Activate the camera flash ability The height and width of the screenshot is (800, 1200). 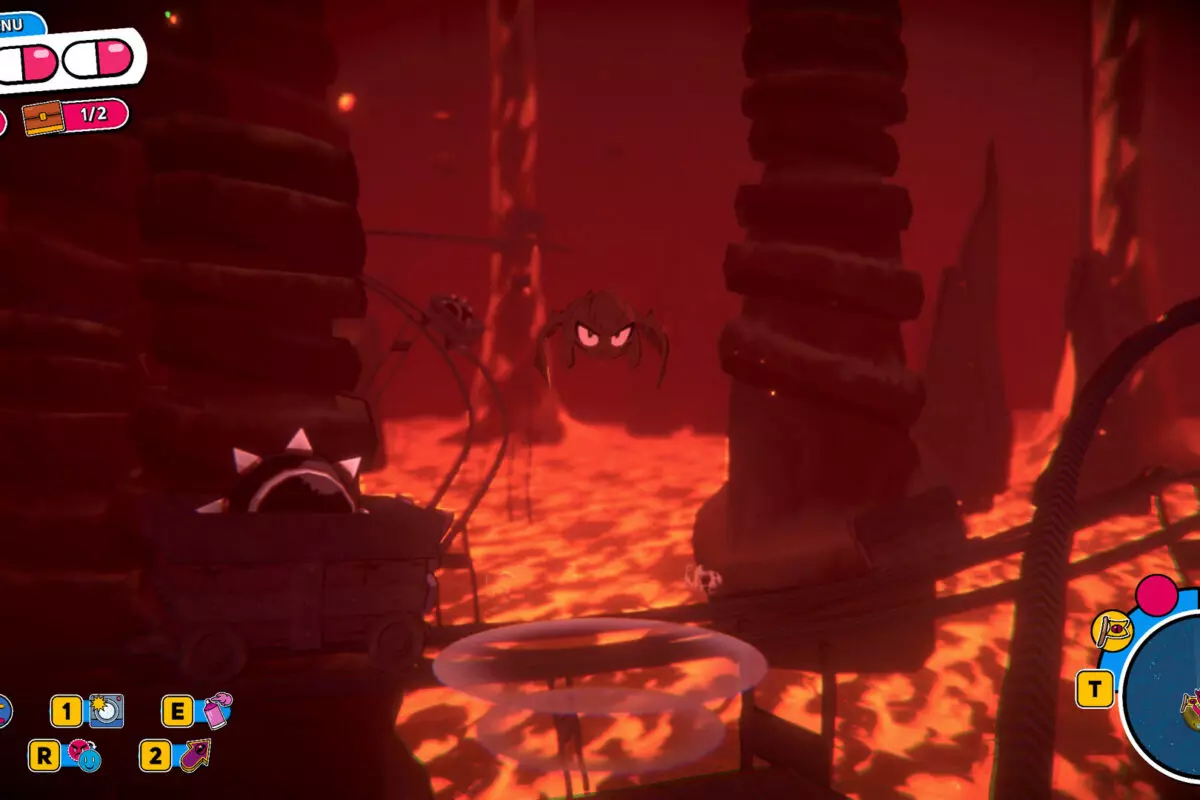pyautogui.click(x=106, y=711)
